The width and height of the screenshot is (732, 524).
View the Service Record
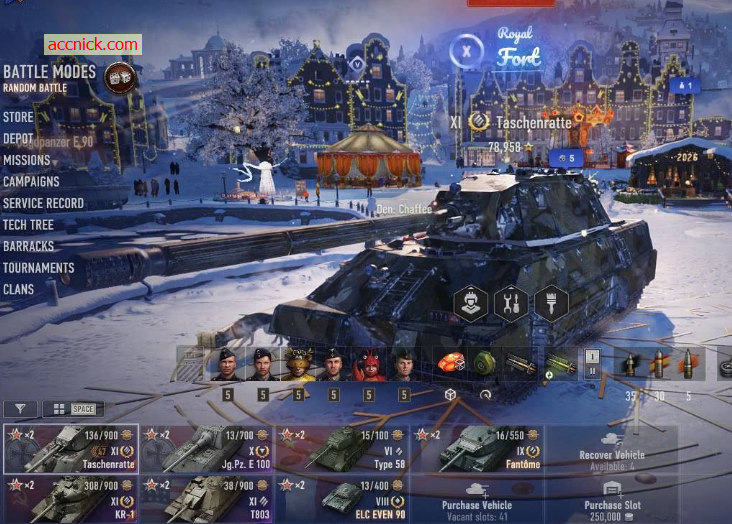click(43, 203)
